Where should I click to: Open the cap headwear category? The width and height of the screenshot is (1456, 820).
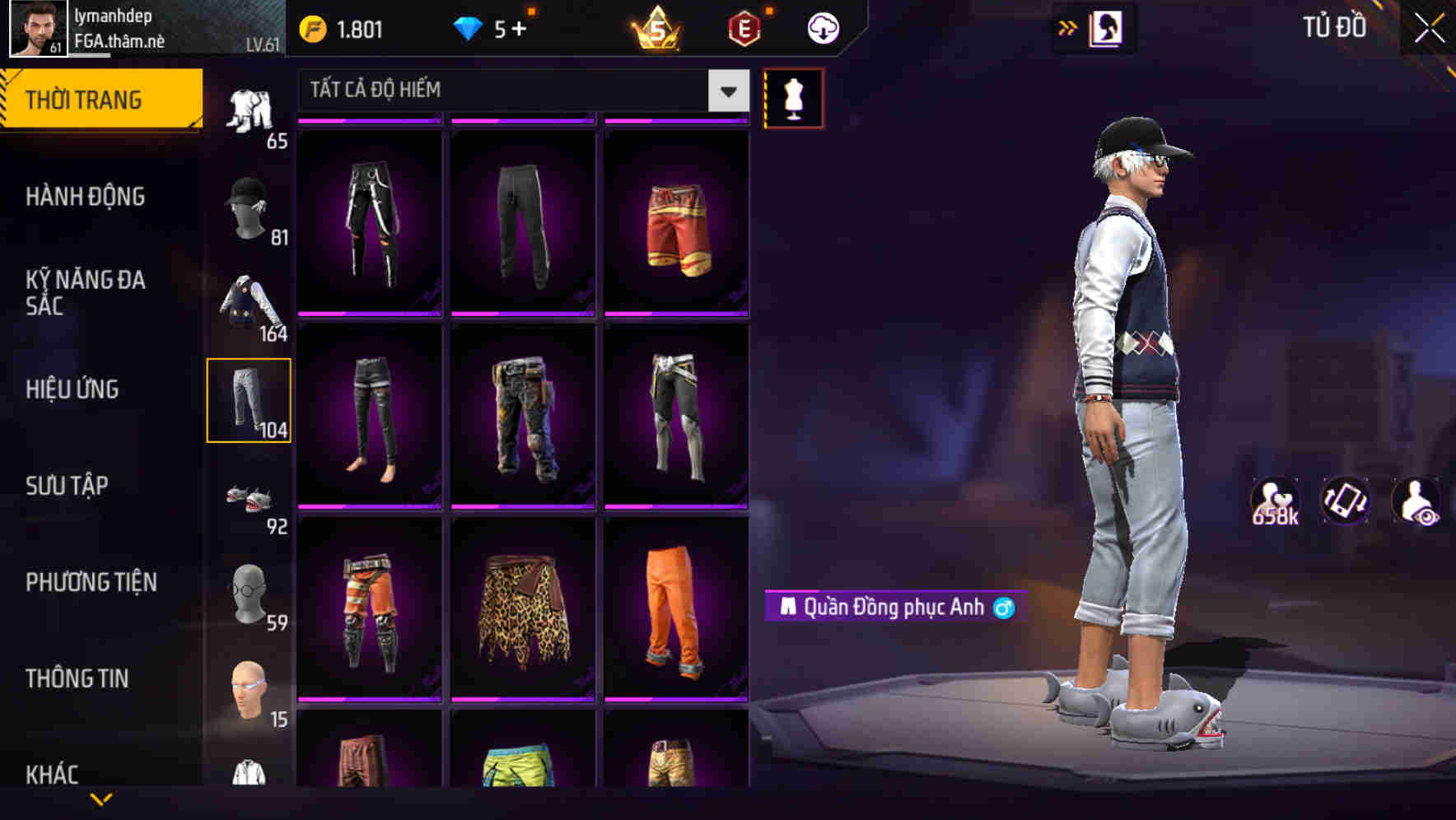coord(250,208)
